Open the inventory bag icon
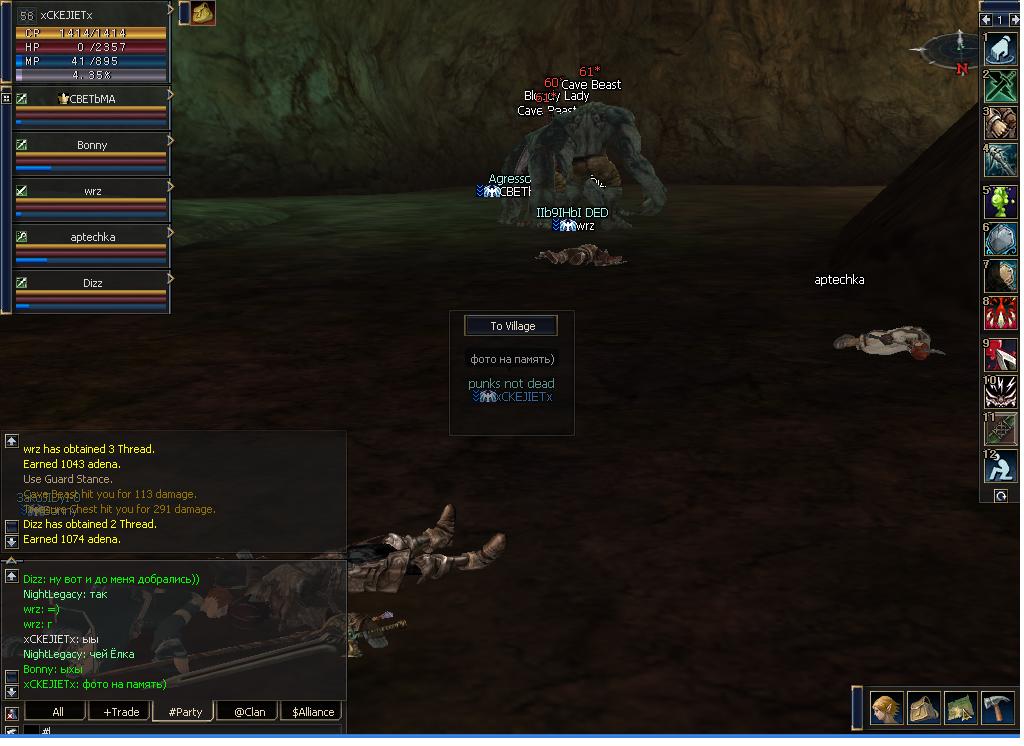 pos(923,708)
